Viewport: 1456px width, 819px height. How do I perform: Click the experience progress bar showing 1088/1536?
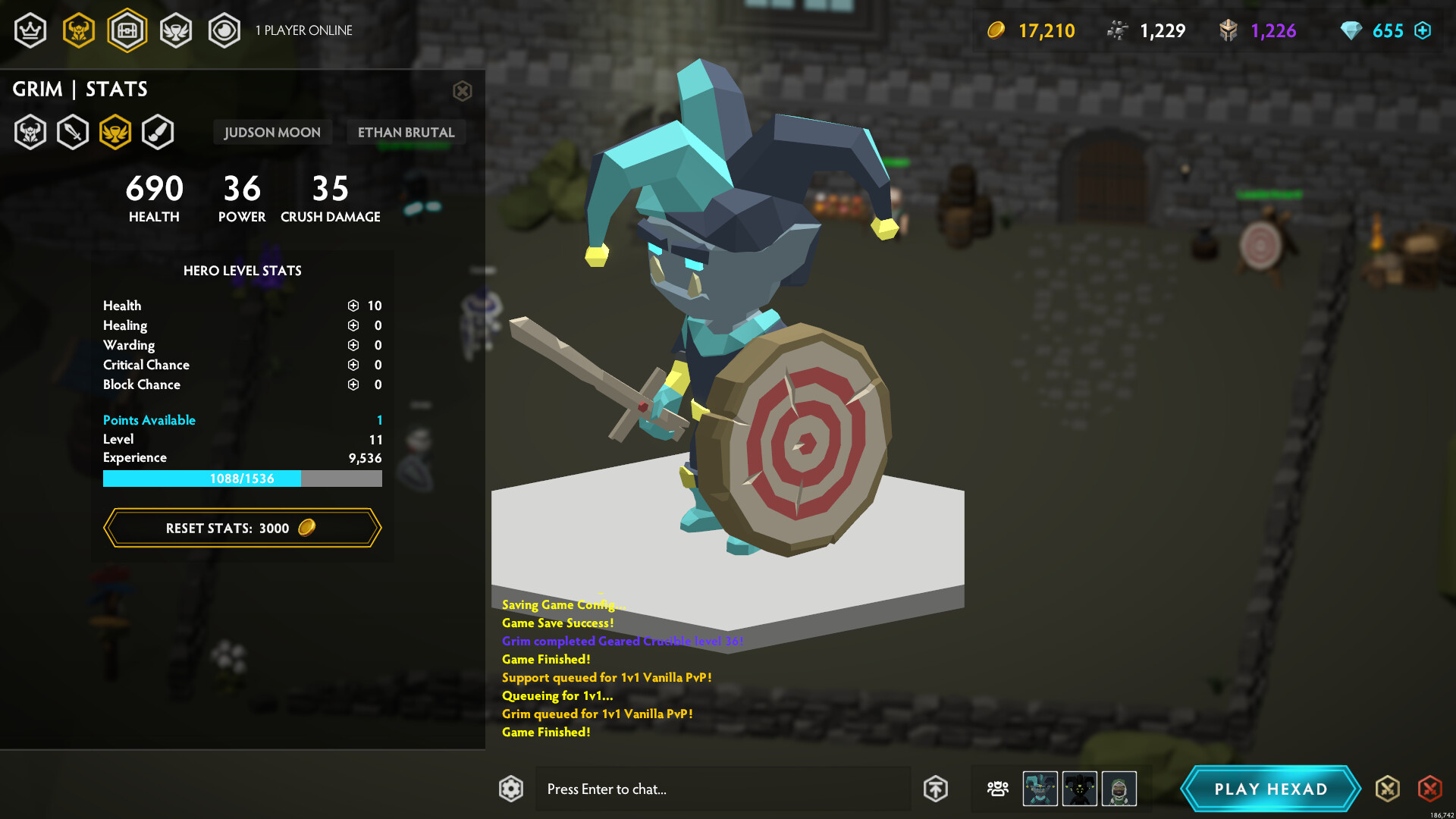pos(243,479)
